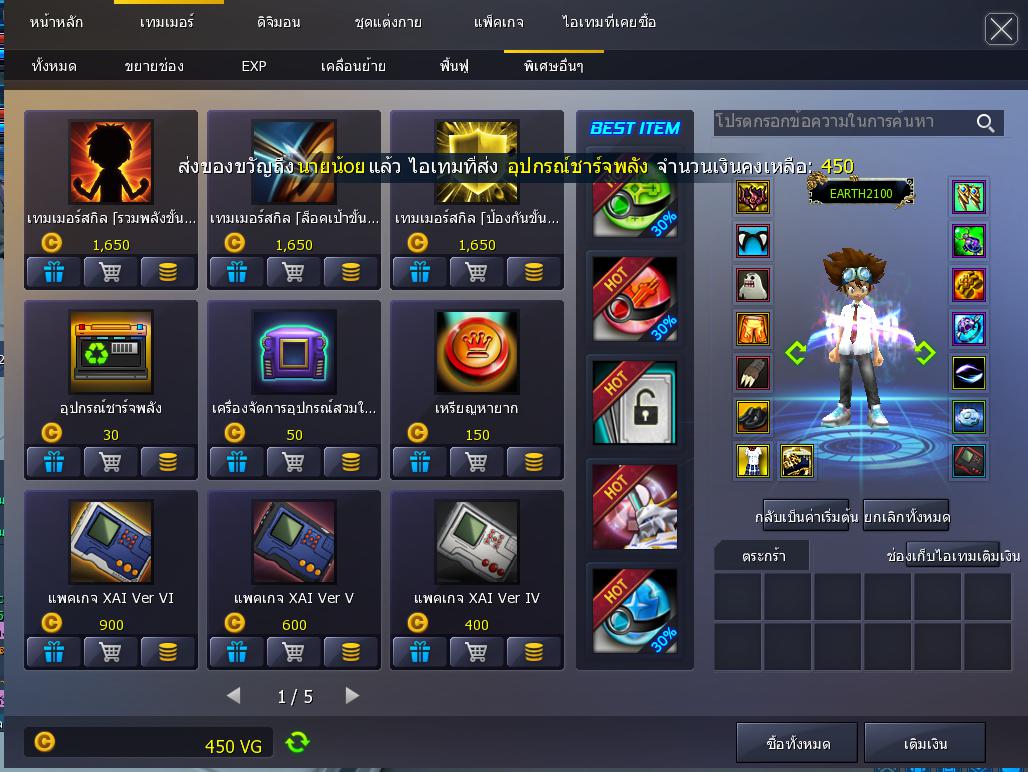Go to the next shop page
This screenshot has width=1028, height=772.
pos(352,695)
